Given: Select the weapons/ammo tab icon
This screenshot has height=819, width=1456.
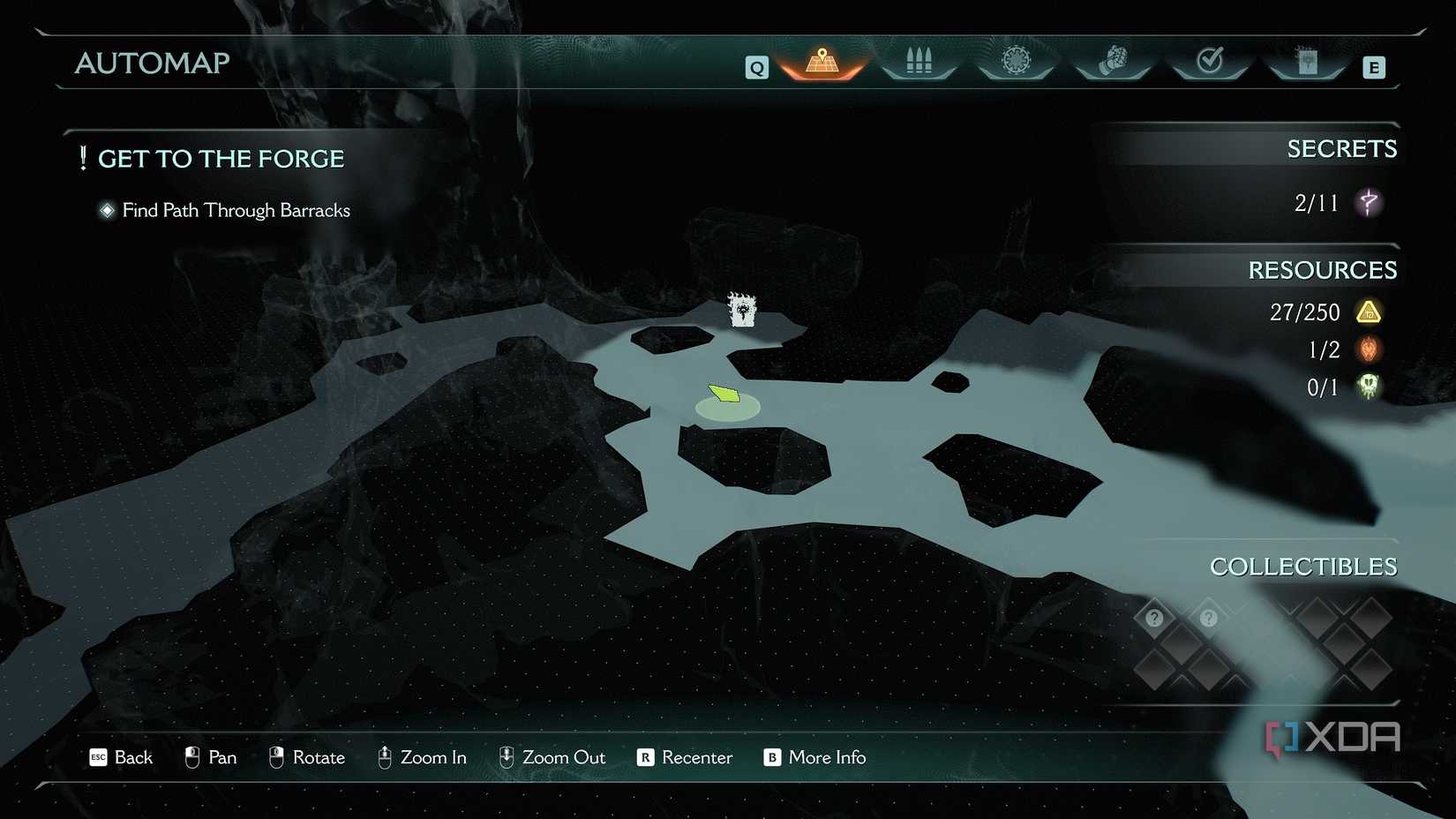Looking at the screenshot, I should (919, 62).
